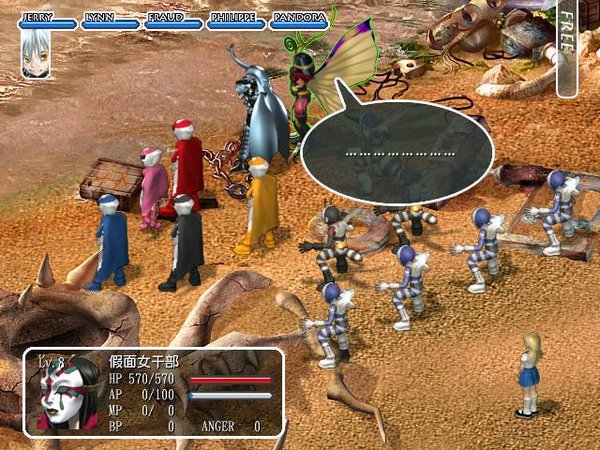Select Jerry's portrait in the party bar
Image resolution: width=600 pixels, height=450 pixels.
[x=34, y=56]
